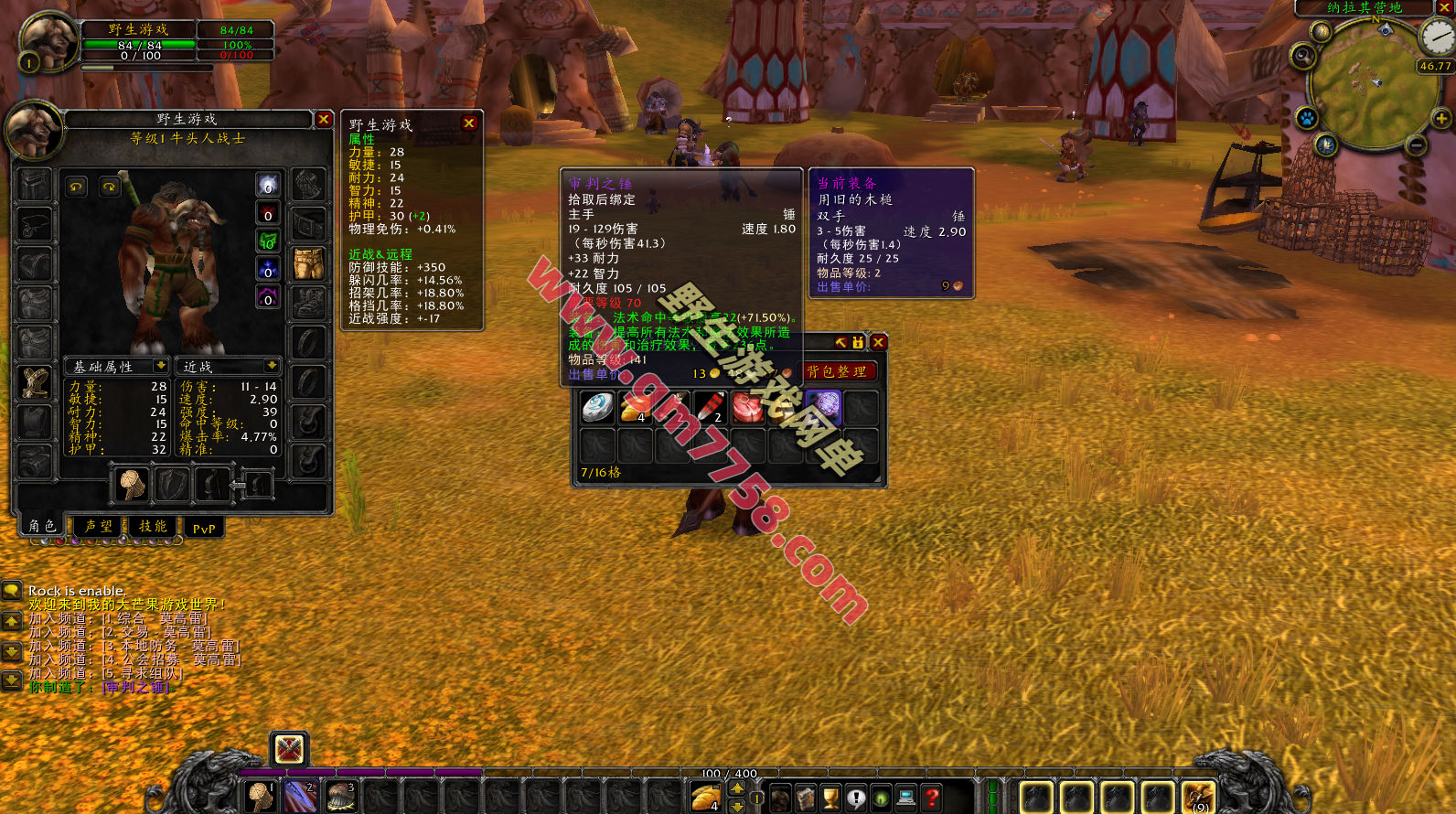This screenshot has height=814, width=1456.
Task: Close the attribute stats panel
Action: (x=469, y=123)
